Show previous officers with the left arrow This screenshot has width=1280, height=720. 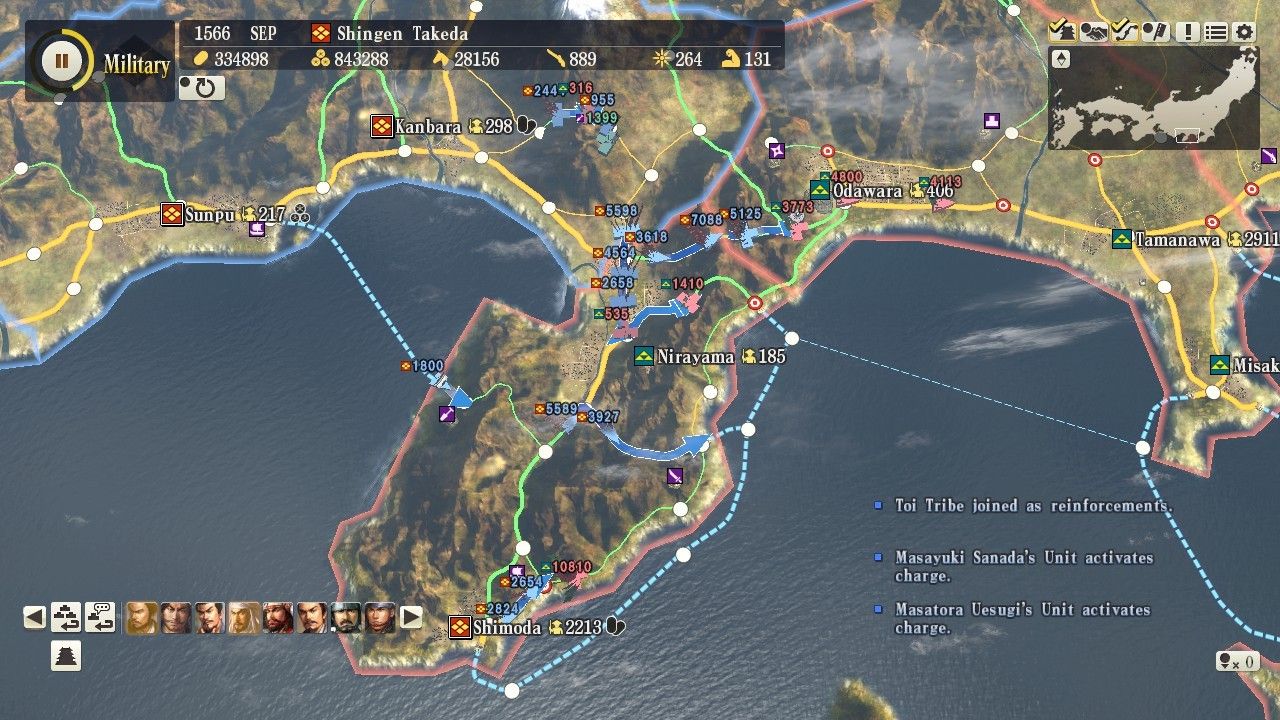35,617
